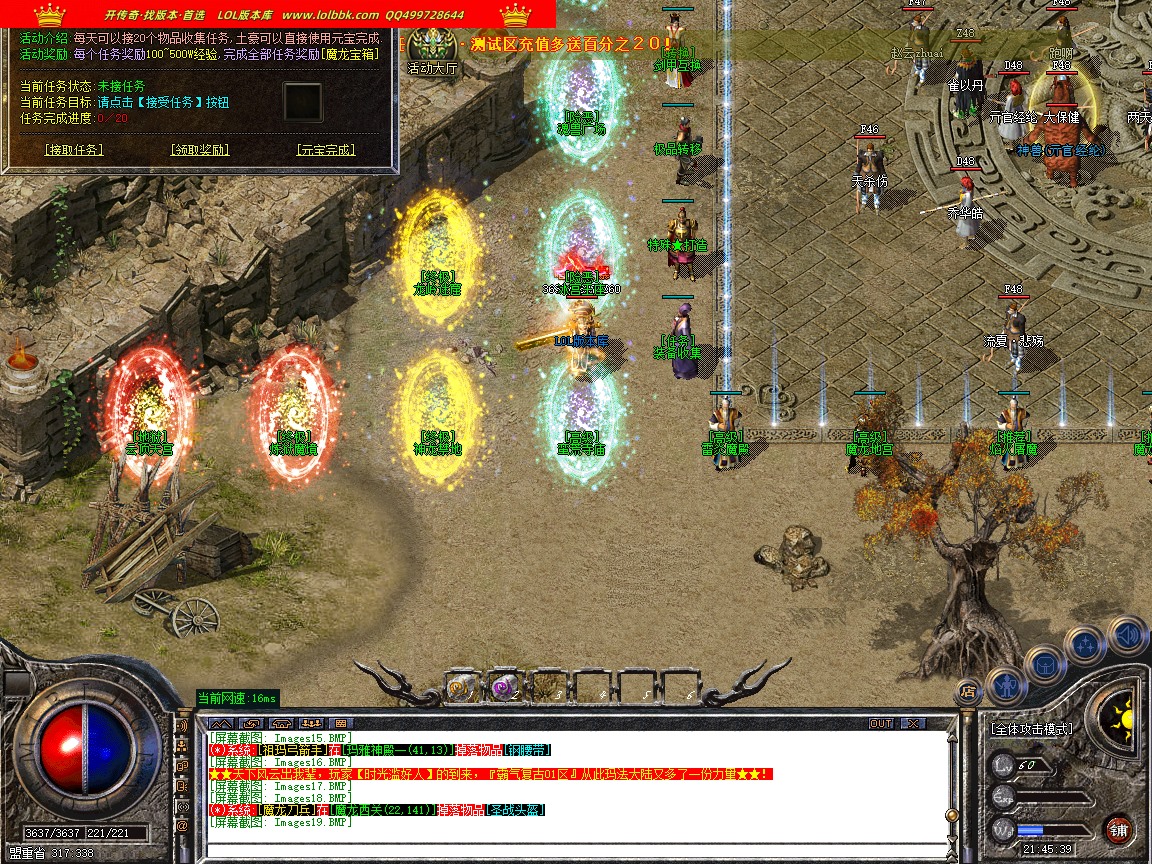This screenshot has width=1152, height=864.
Task: Toggle sound with the speaker icon
Action: point(1126,634)
